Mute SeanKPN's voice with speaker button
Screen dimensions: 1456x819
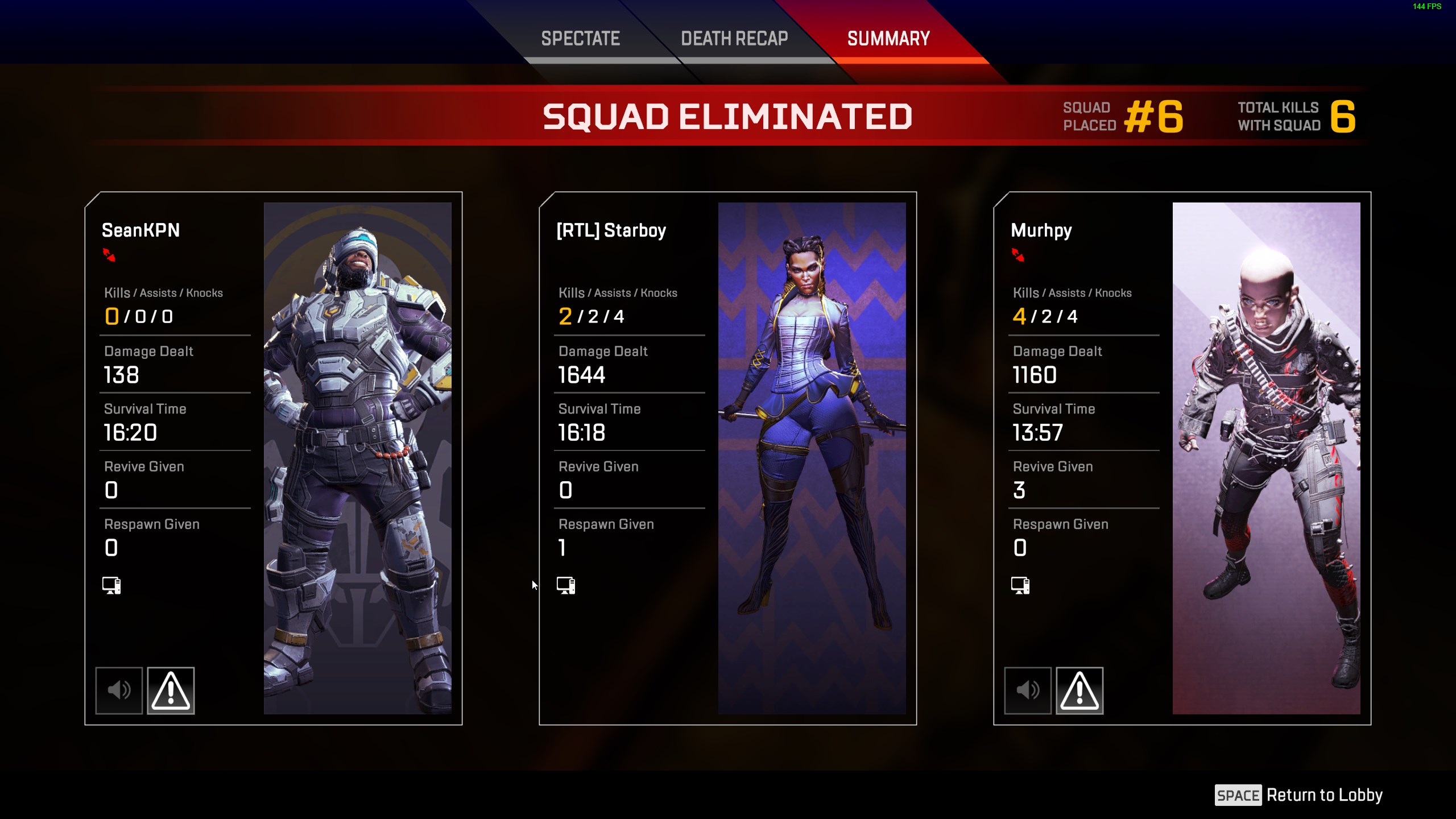[x=119, y=690]
